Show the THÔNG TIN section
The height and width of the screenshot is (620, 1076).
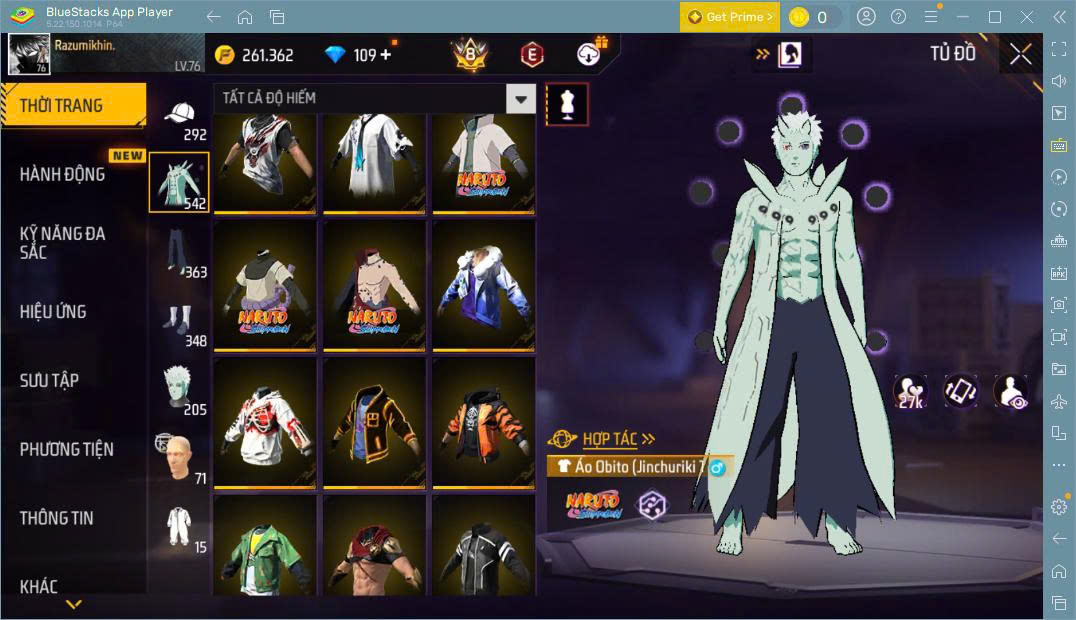point(56,518)
